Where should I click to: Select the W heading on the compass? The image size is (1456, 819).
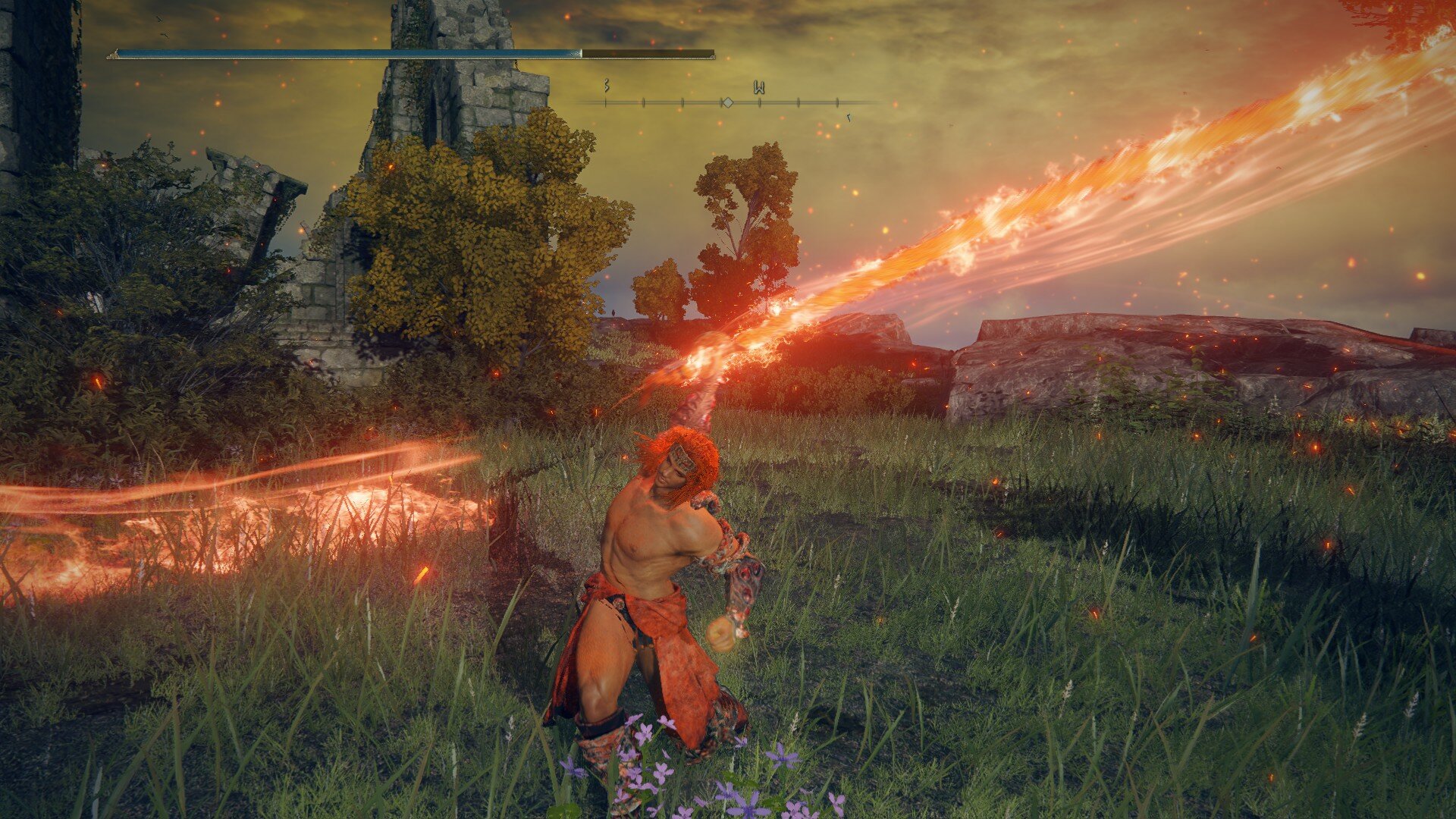(758, 88)
